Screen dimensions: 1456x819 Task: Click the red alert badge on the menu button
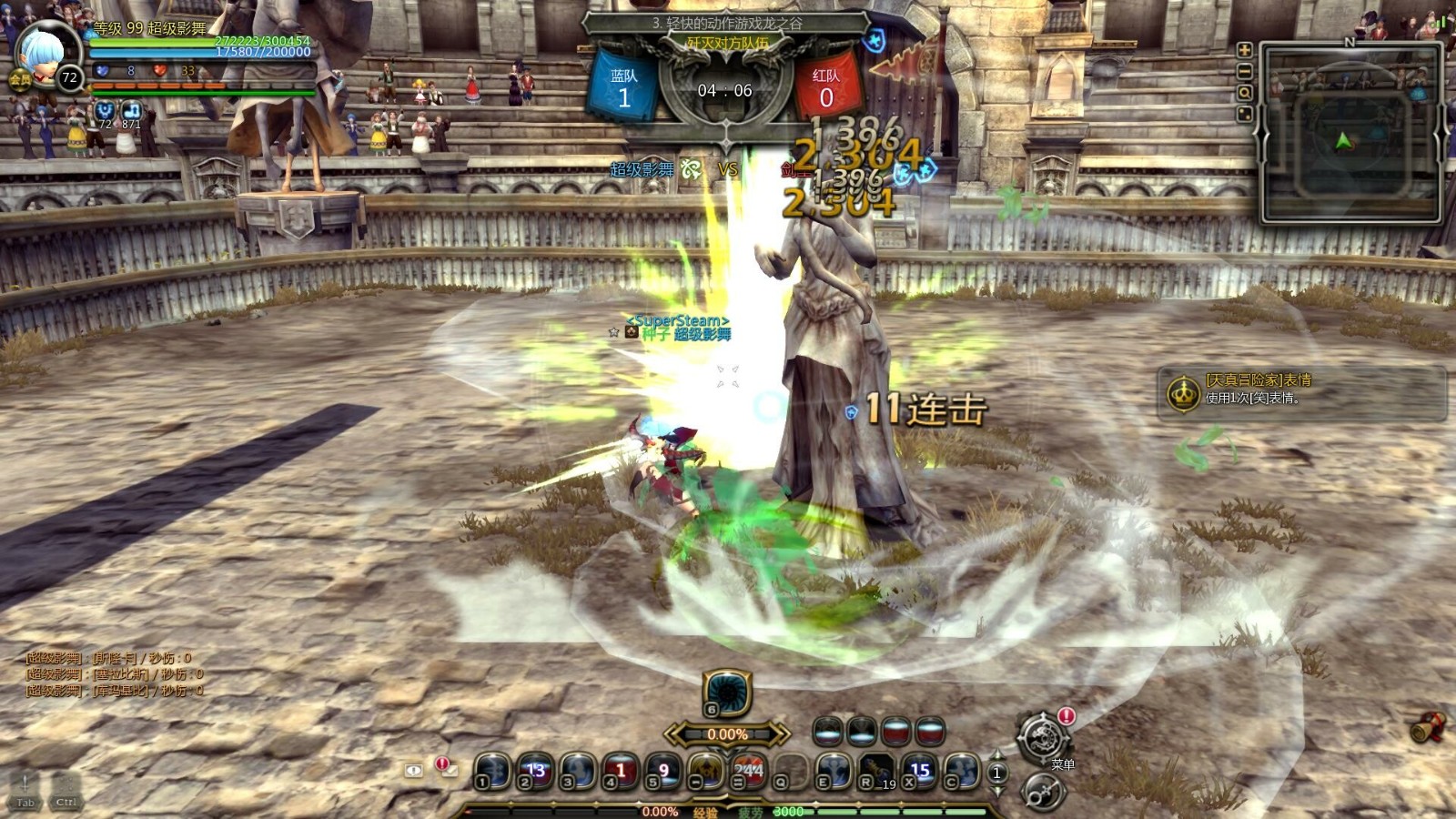click(1067, 716)
